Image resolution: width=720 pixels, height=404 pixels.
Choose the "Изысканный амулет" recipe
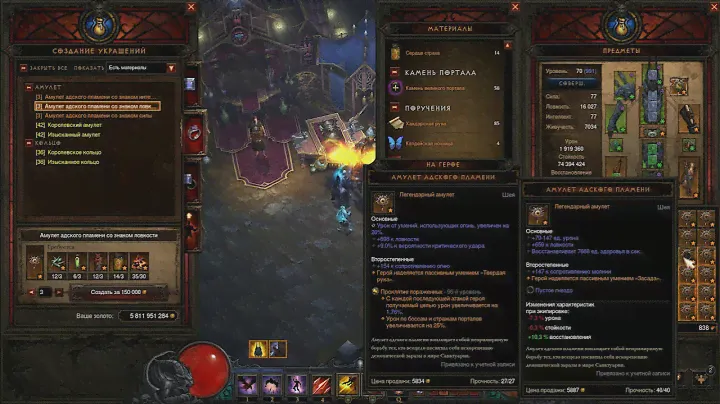(x=70, y=133)
